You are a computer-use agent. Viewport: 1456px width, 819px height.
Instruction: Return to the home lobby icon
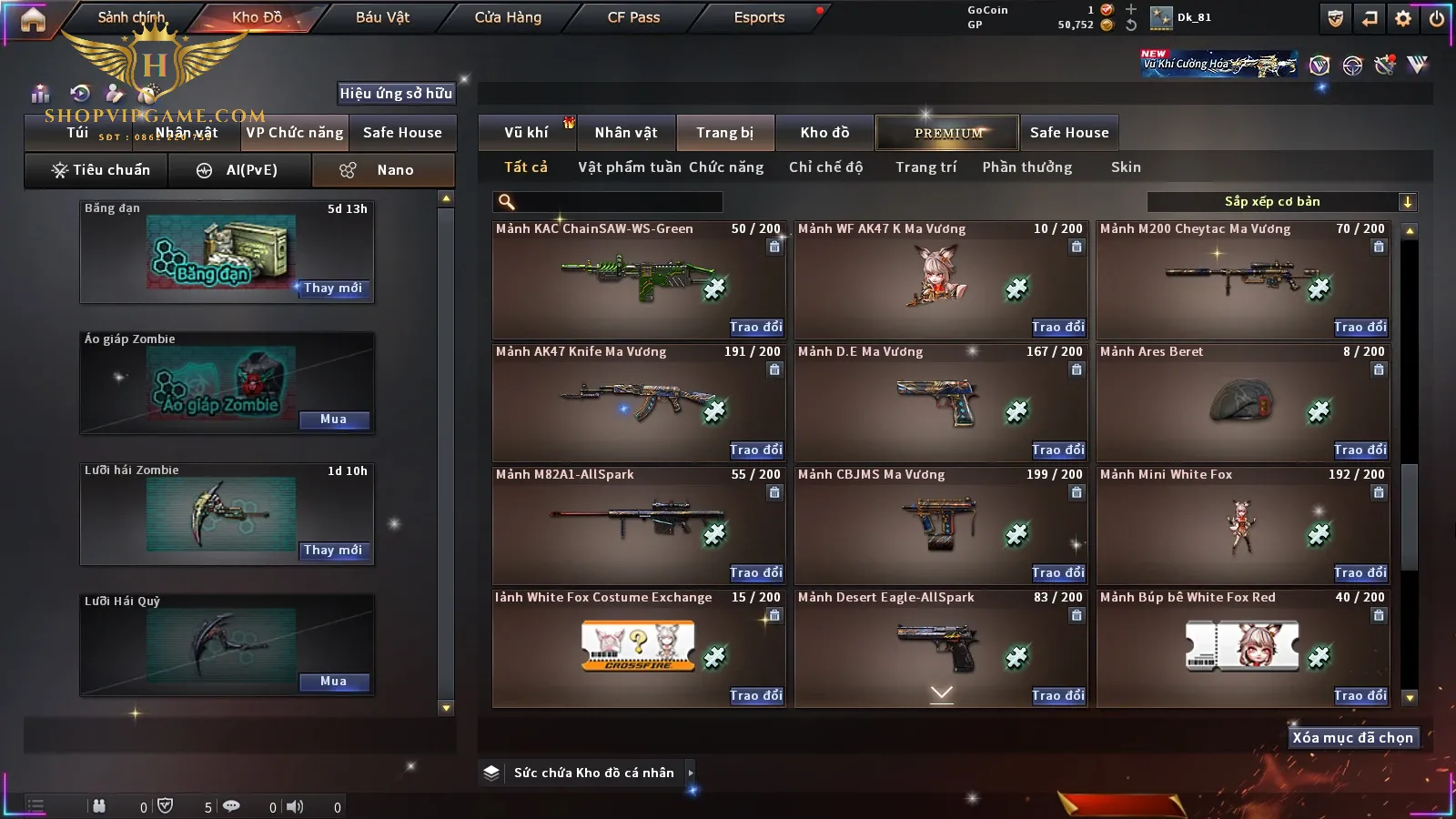(33, 19)
